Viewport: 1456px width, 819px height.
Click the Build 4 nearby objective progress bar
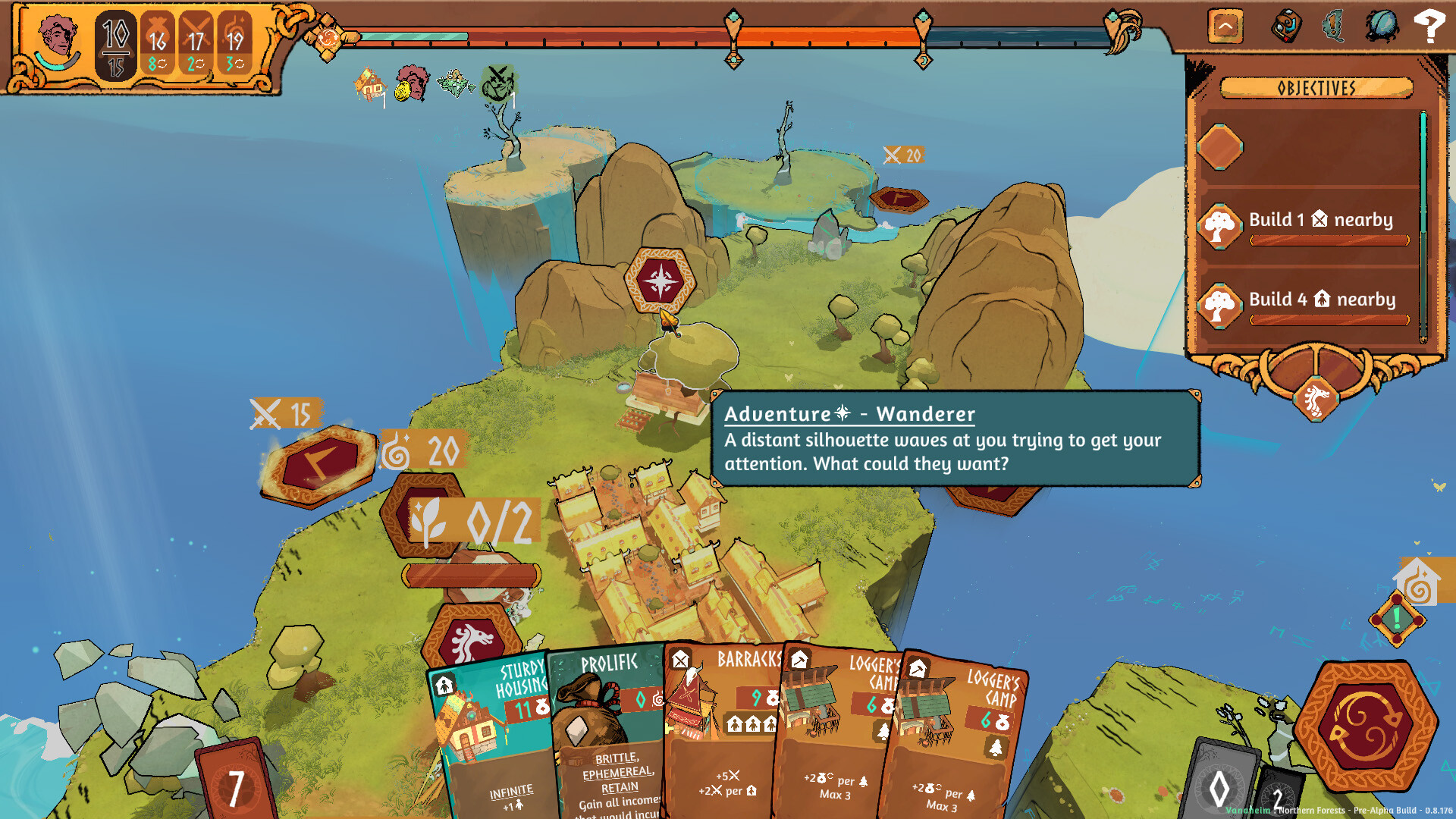1327,318
